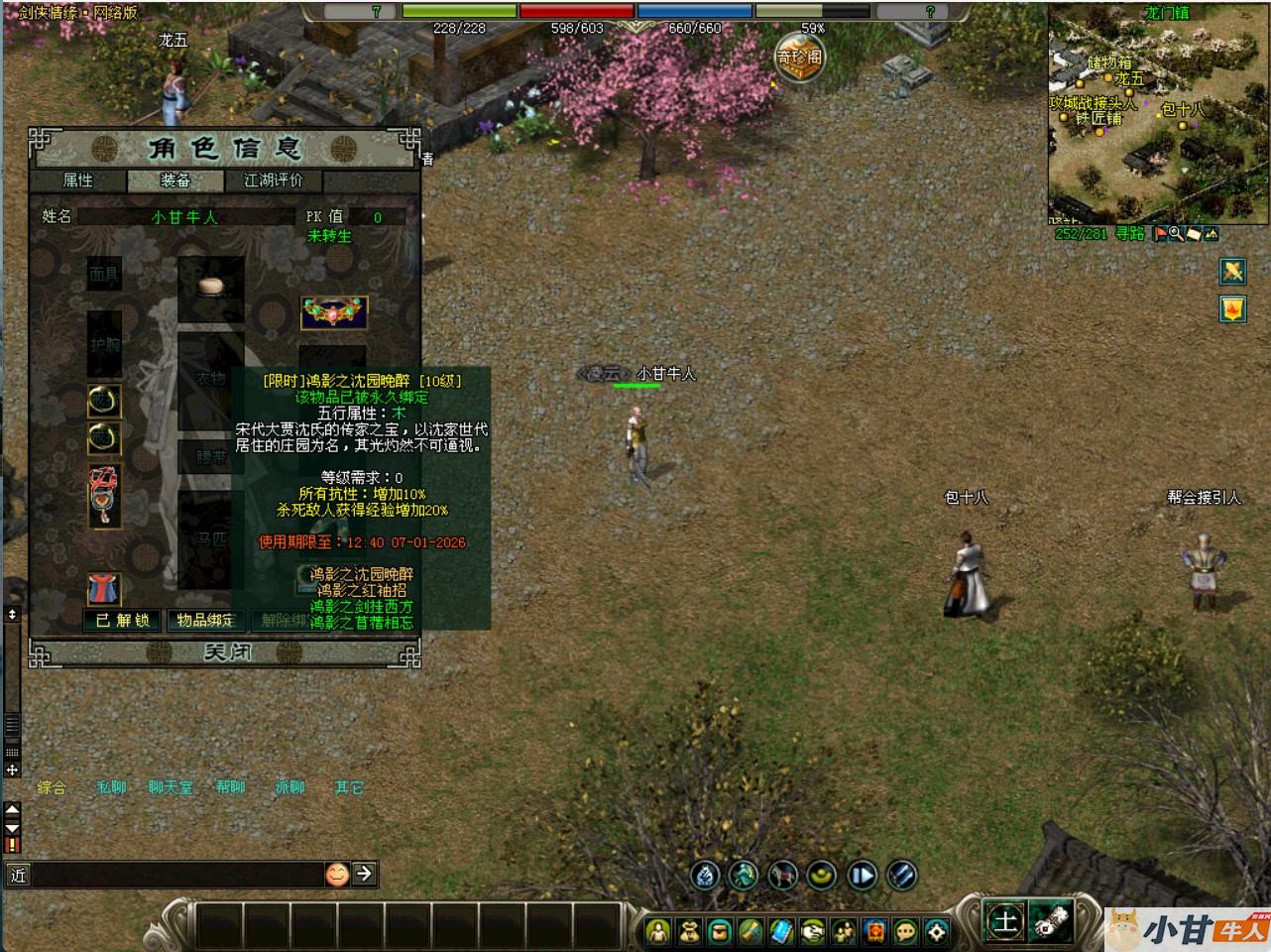1271x952 pixels.
Task: Open the 奇珍阁 treasure shop
Action: coord(798,58)
